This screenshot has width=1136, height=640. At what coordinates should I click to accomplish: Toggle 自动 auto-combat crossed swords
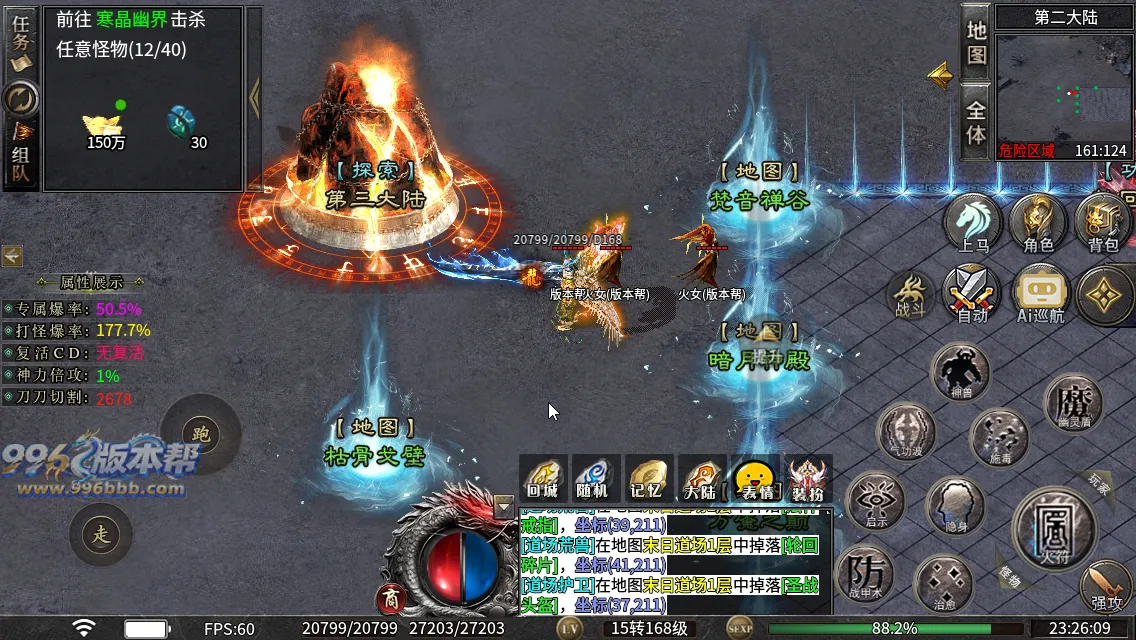(x=972, y=294)
